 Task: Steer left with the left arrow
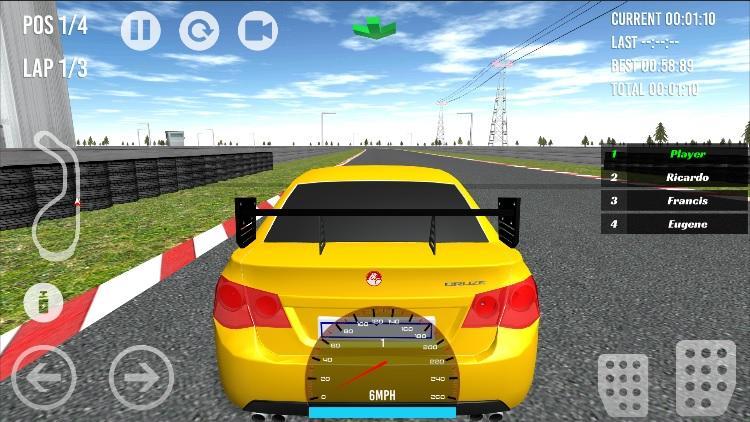click(x=44, y=377)
